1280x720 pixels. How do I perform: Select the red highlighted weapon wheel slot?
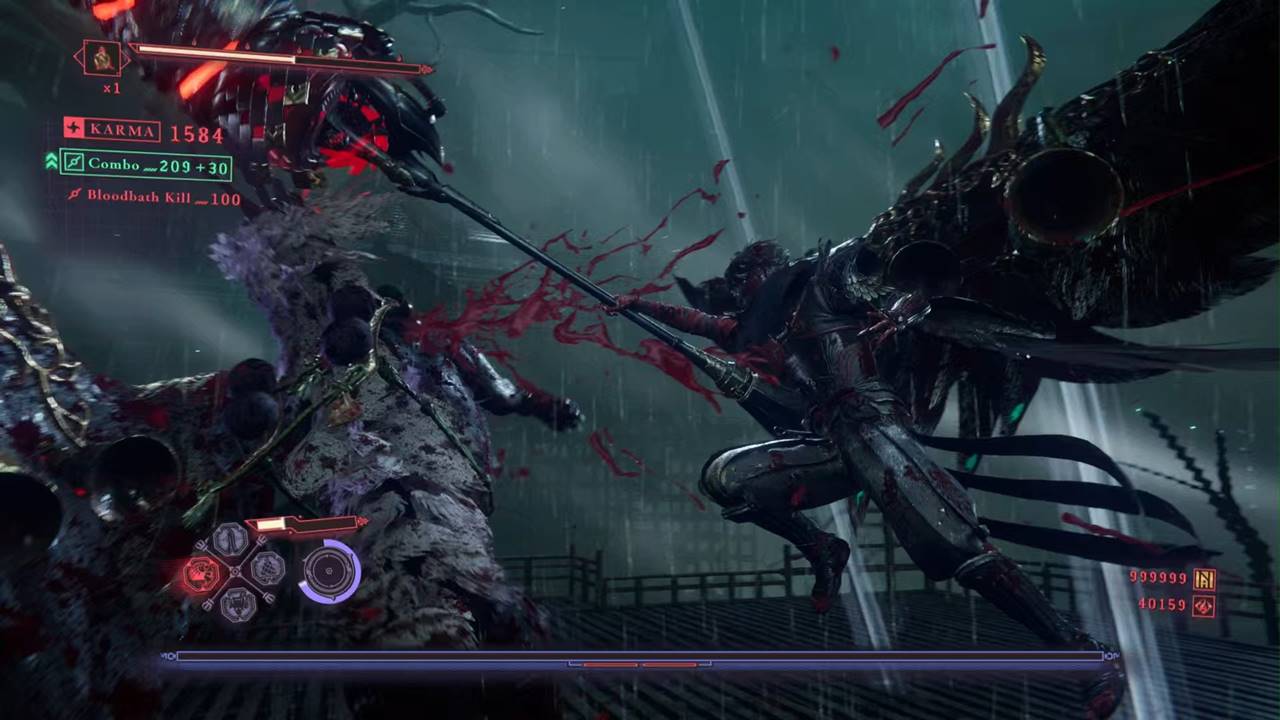[x=201, y=573]
